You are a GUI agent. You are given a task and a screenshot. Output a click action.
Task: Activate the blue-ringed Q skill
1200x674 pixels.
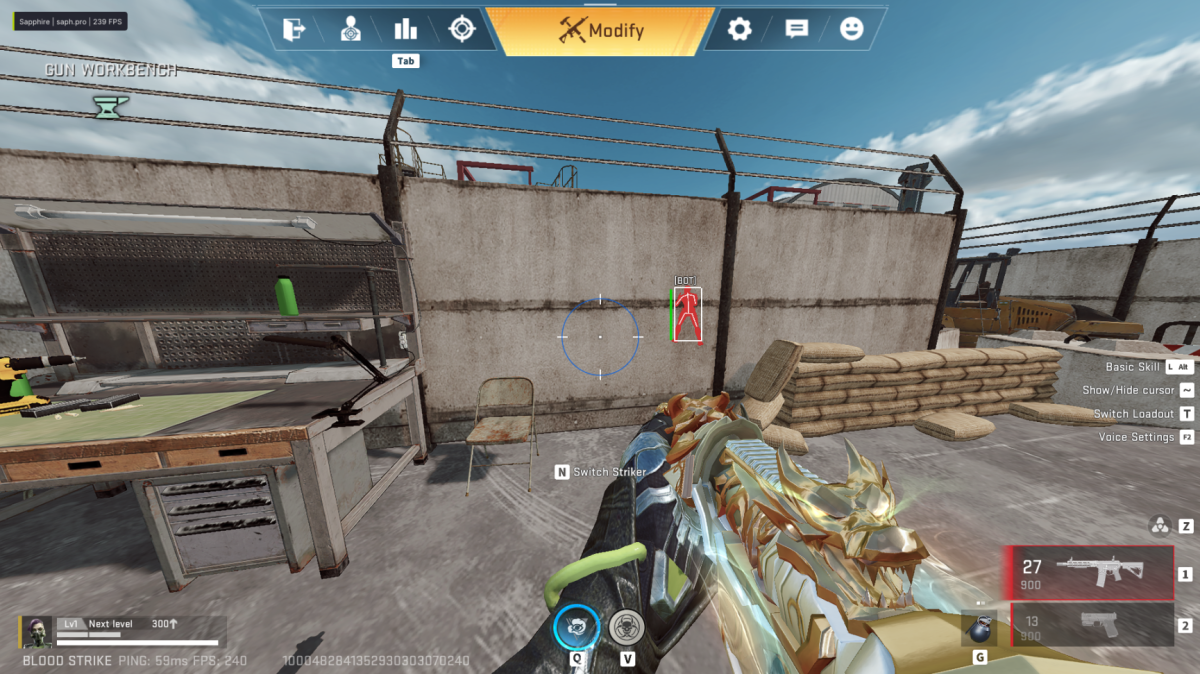(577, 627)
